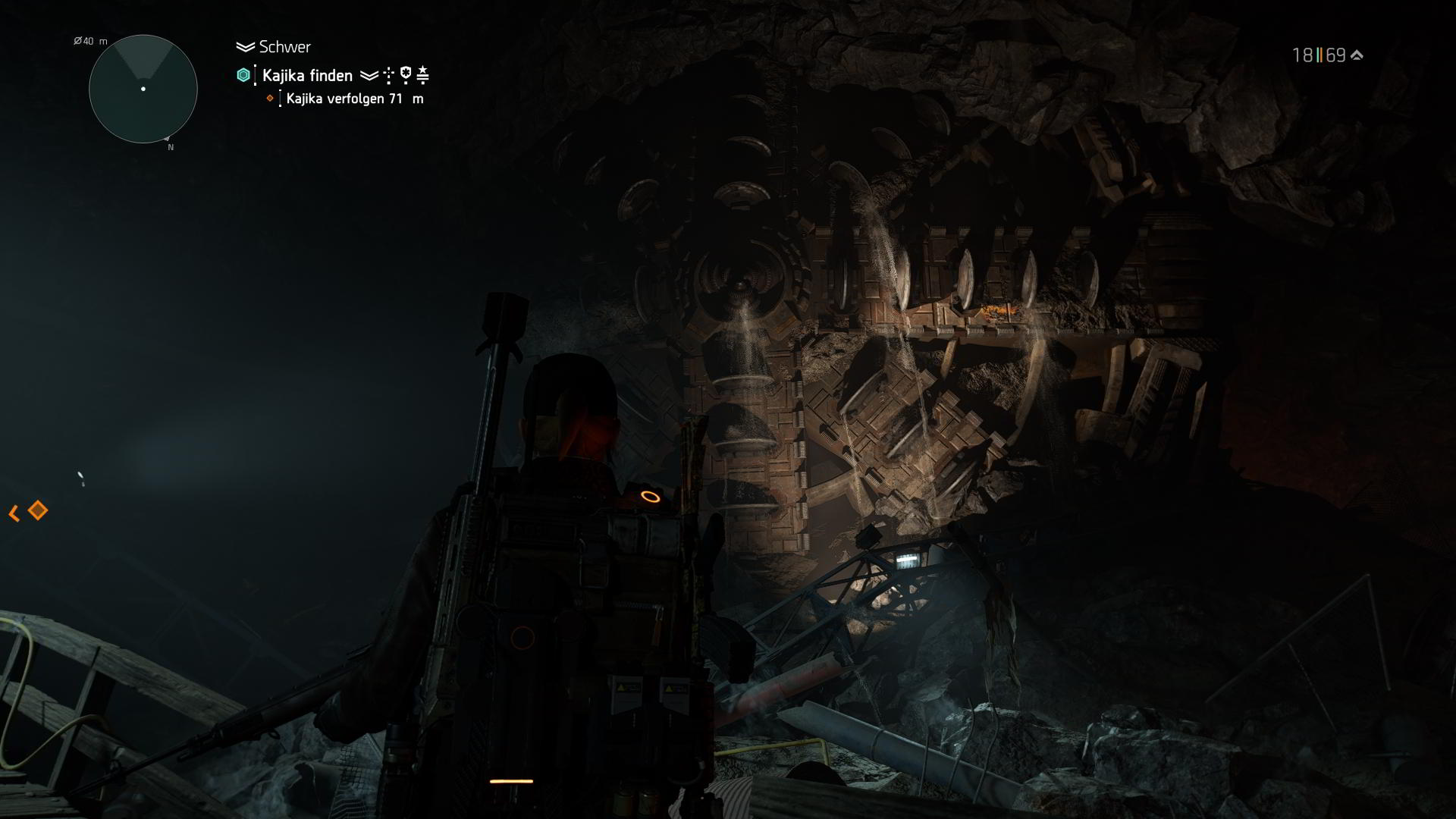
Task: Select the Schwer difficulty label
Action: coord(285,46)
